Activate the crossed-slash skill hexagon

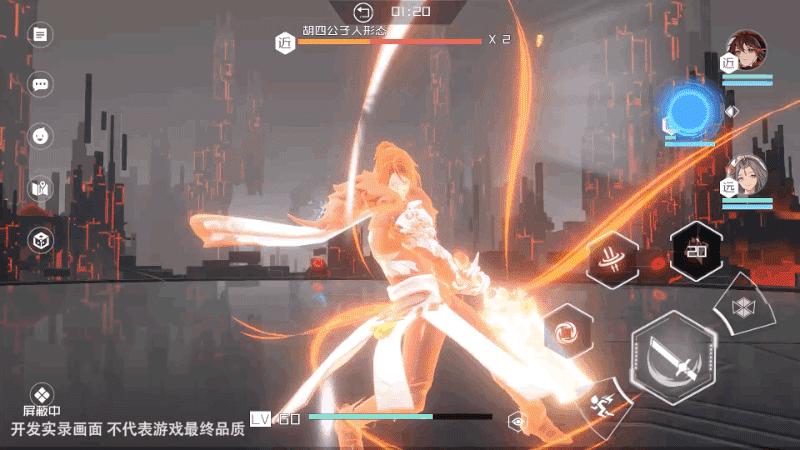pos(610,257)
